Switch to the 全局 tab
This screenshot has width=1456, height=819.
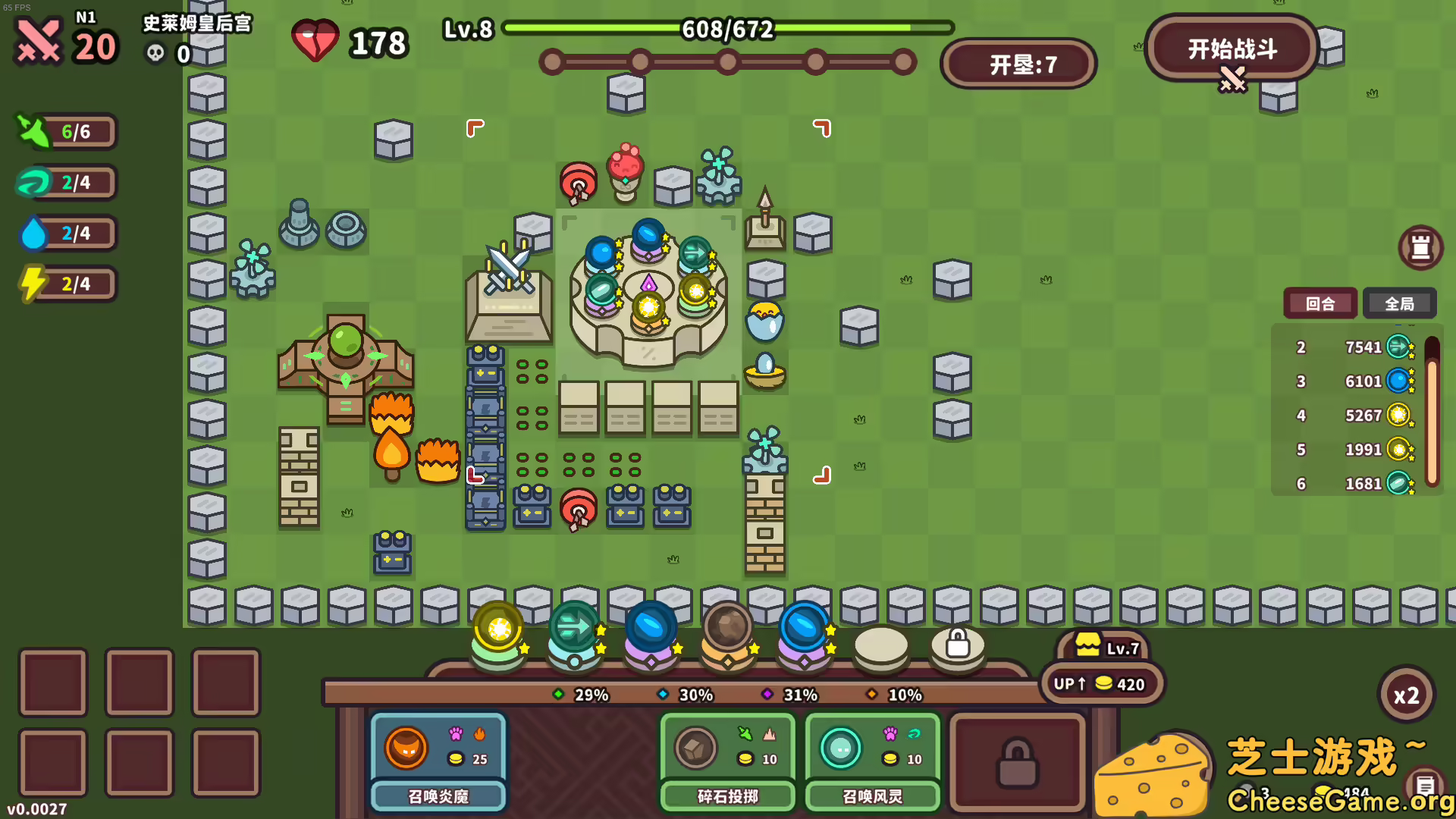[1400, 303]
